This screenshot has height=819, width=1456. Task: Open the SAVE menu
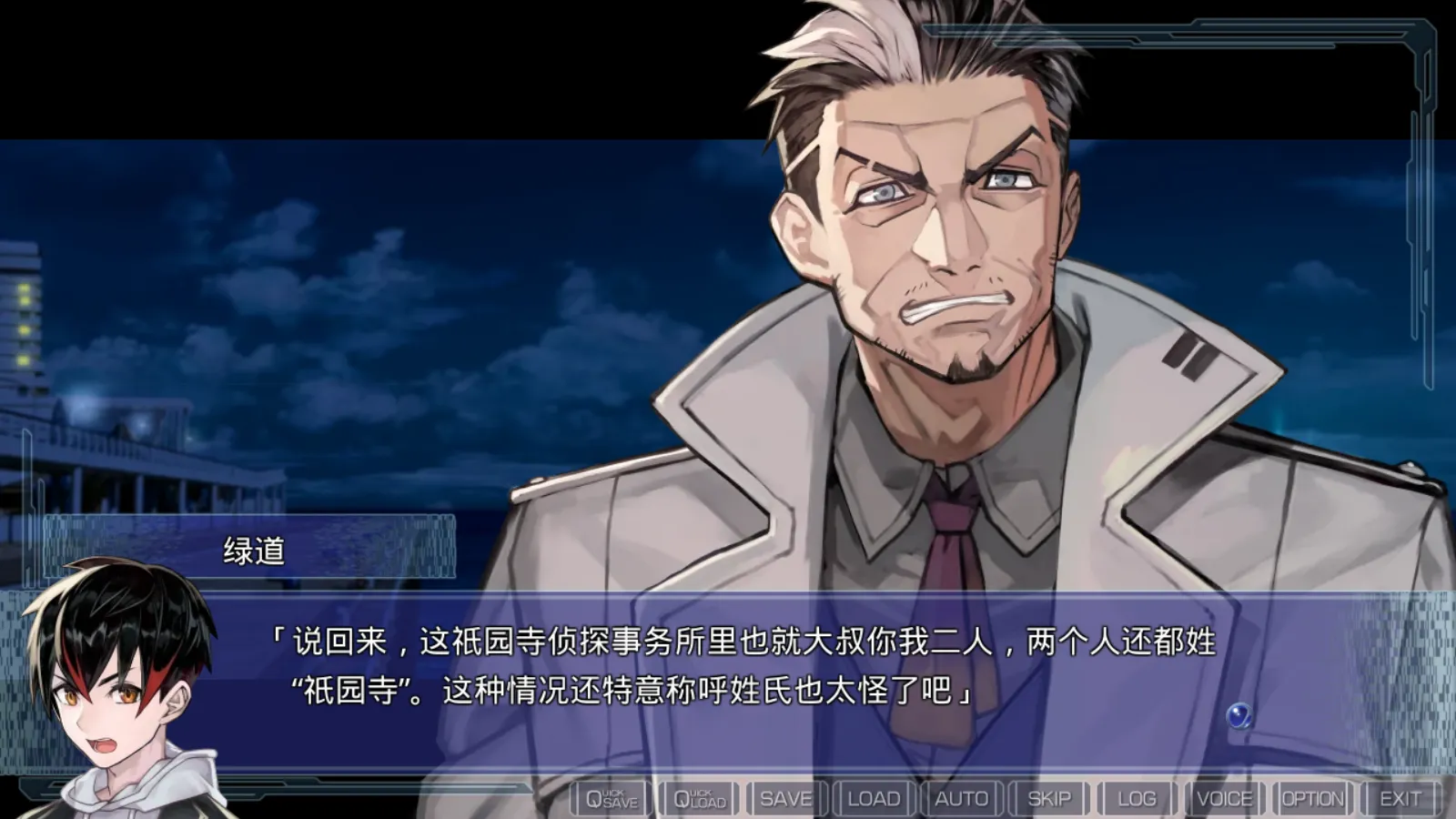[786, 799]
